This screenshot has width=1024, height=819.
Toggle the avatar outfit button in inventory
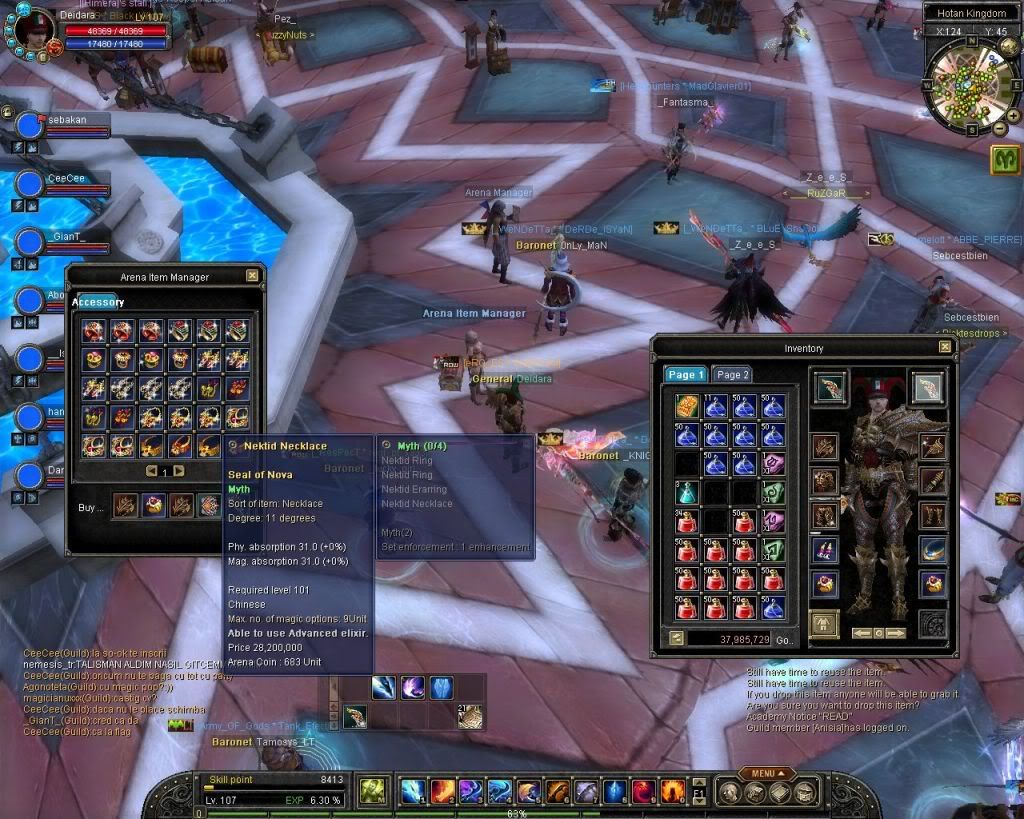[824, 624]
